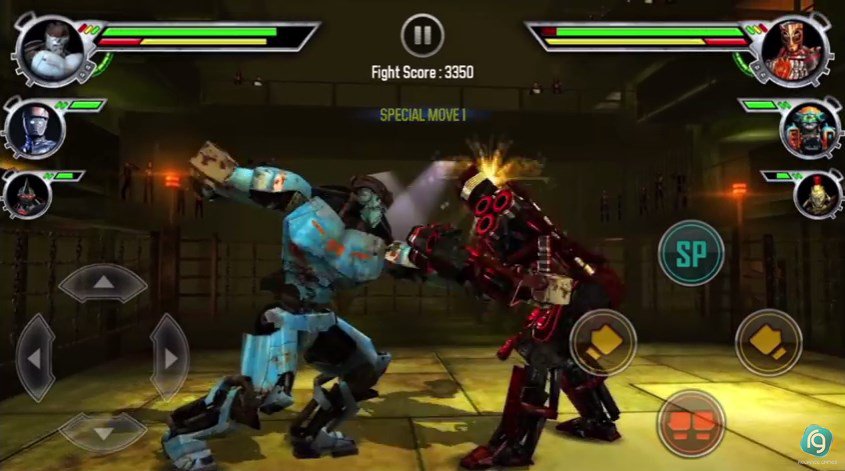Trigger the SP special move button
The image size is (845, 471).
691,250
